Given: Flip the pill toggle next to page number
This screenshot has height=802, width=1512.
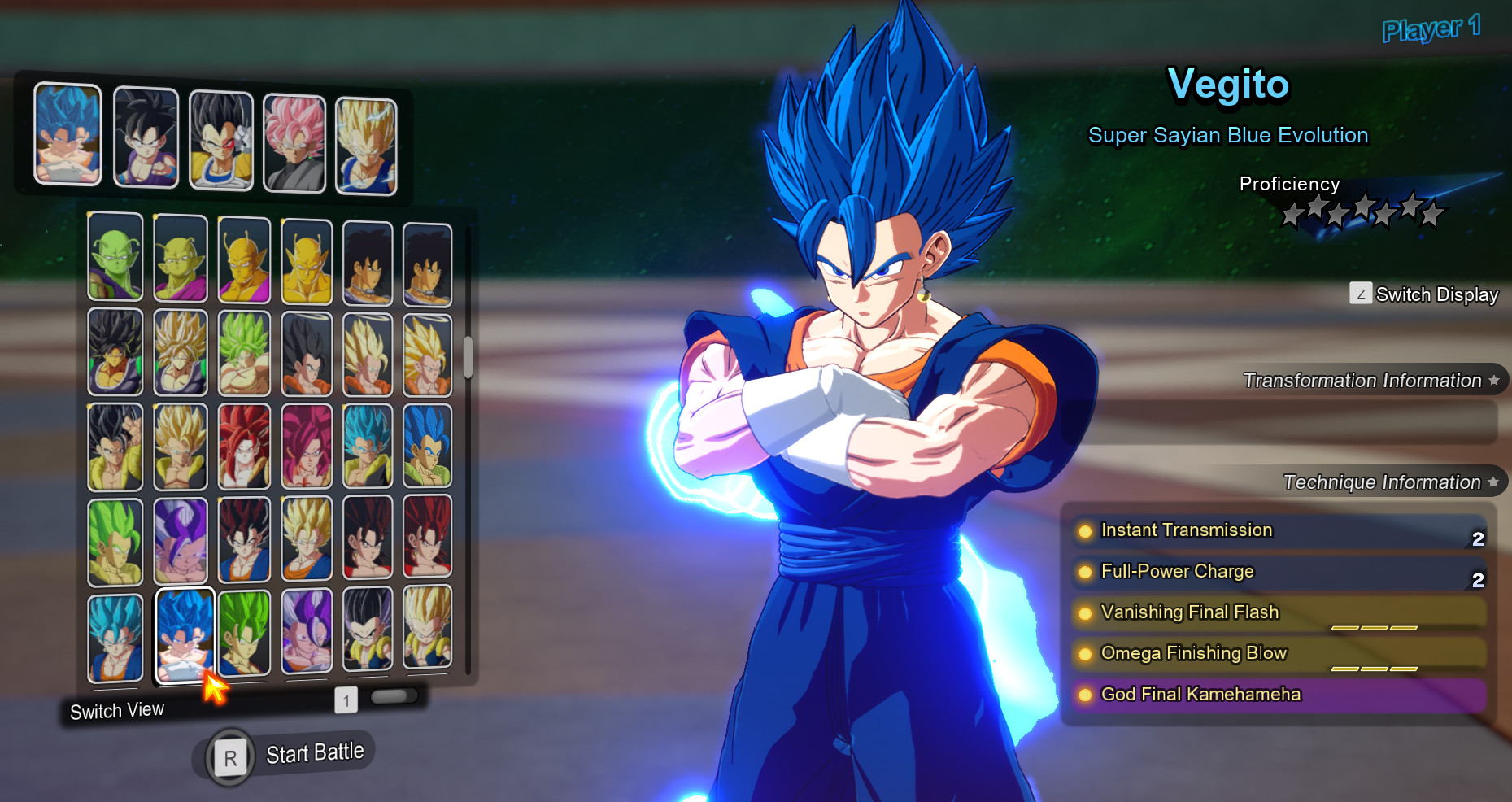Looking at the screenshot, I should 394,696.
